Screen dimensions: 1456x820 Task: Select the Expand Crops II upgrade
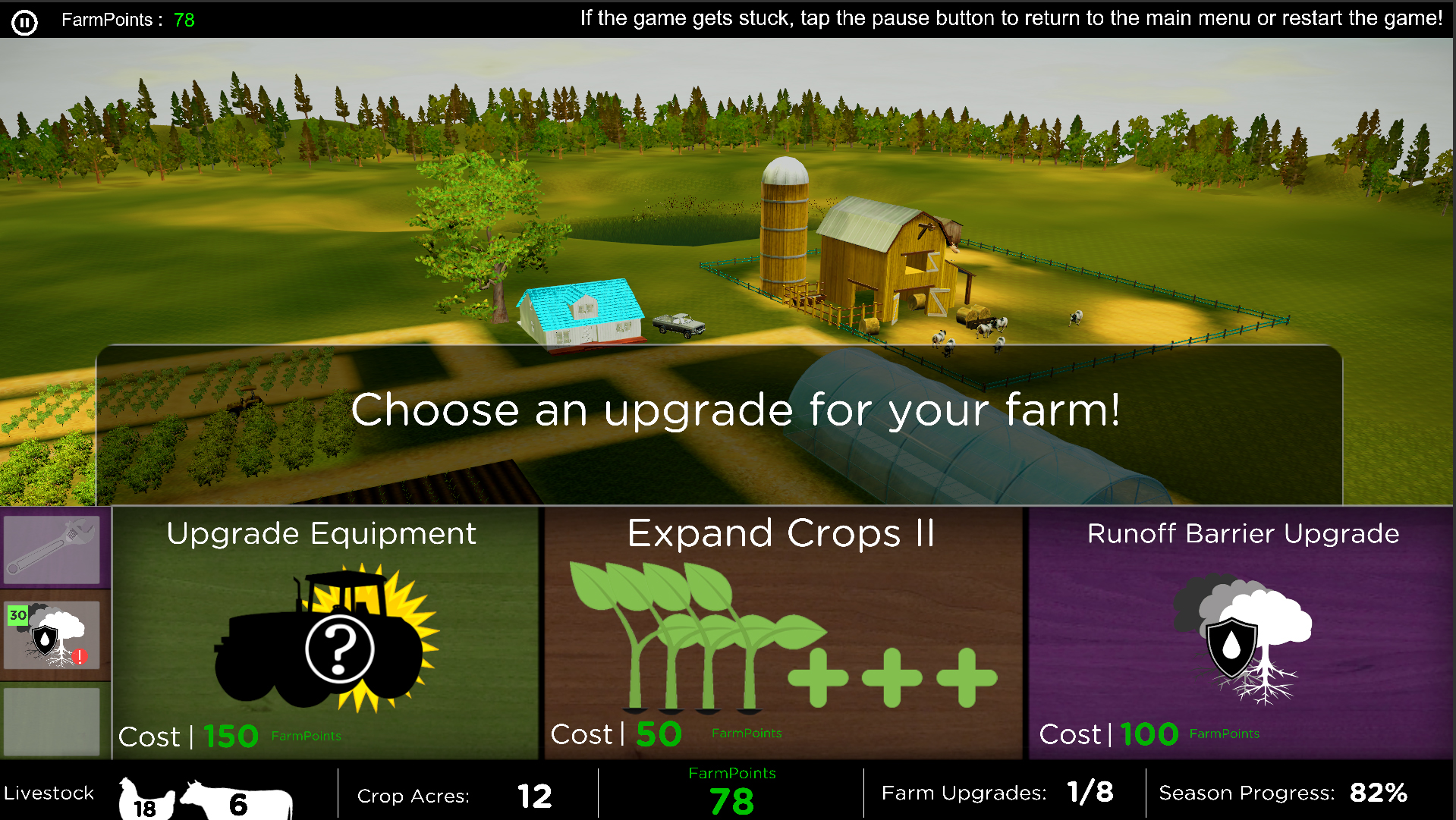(782, 633)
